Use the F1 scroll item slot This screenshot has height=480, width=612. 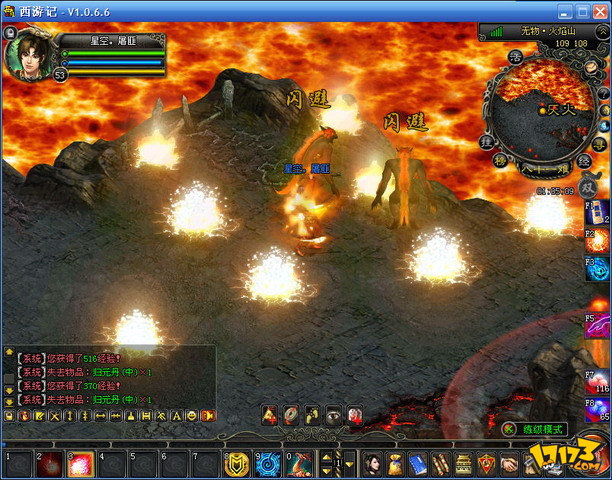click(x=598, y=212)
